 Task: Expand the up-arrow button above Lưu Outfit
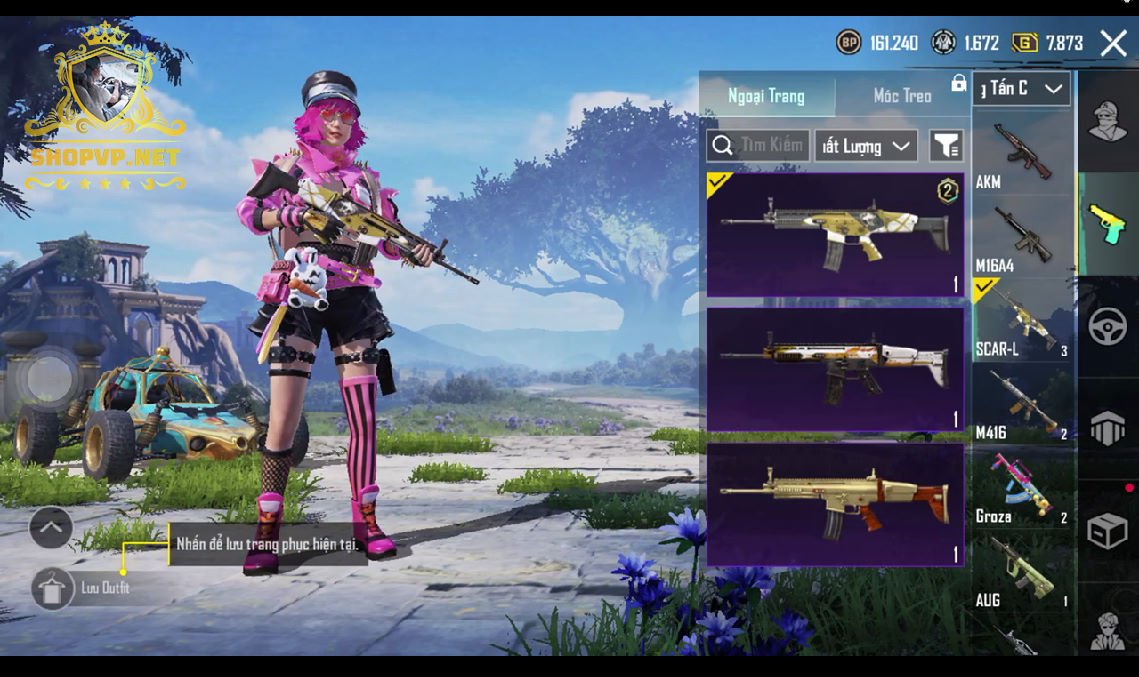(x=51, y=527)
